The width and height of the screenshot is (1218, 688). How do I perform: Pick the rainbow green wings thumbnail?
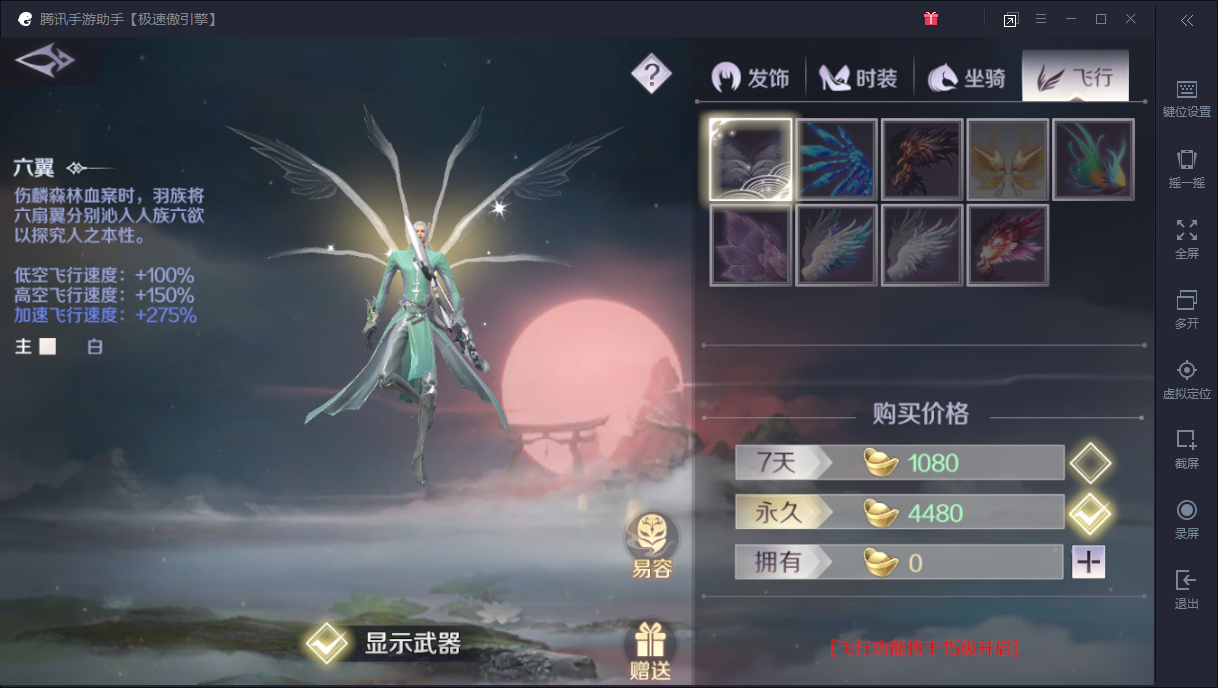point(1093,159)
